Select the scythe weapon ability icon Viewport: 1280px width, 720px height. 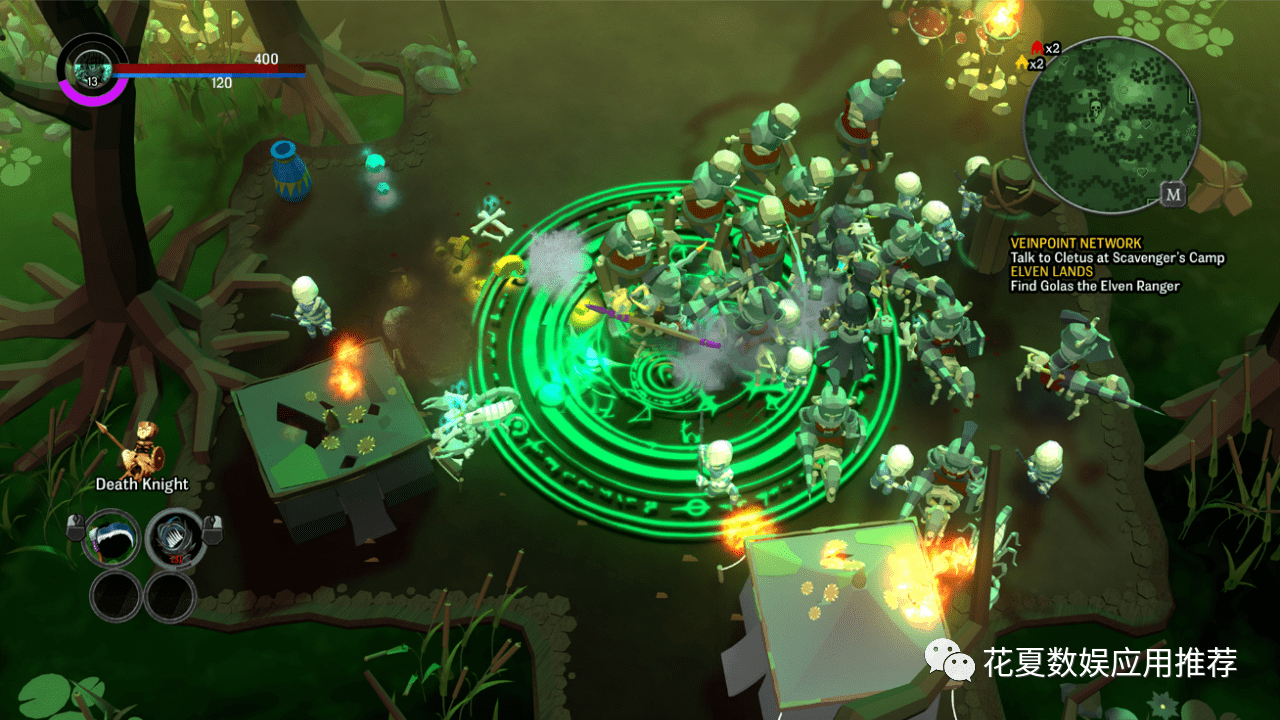coord(112,537)
